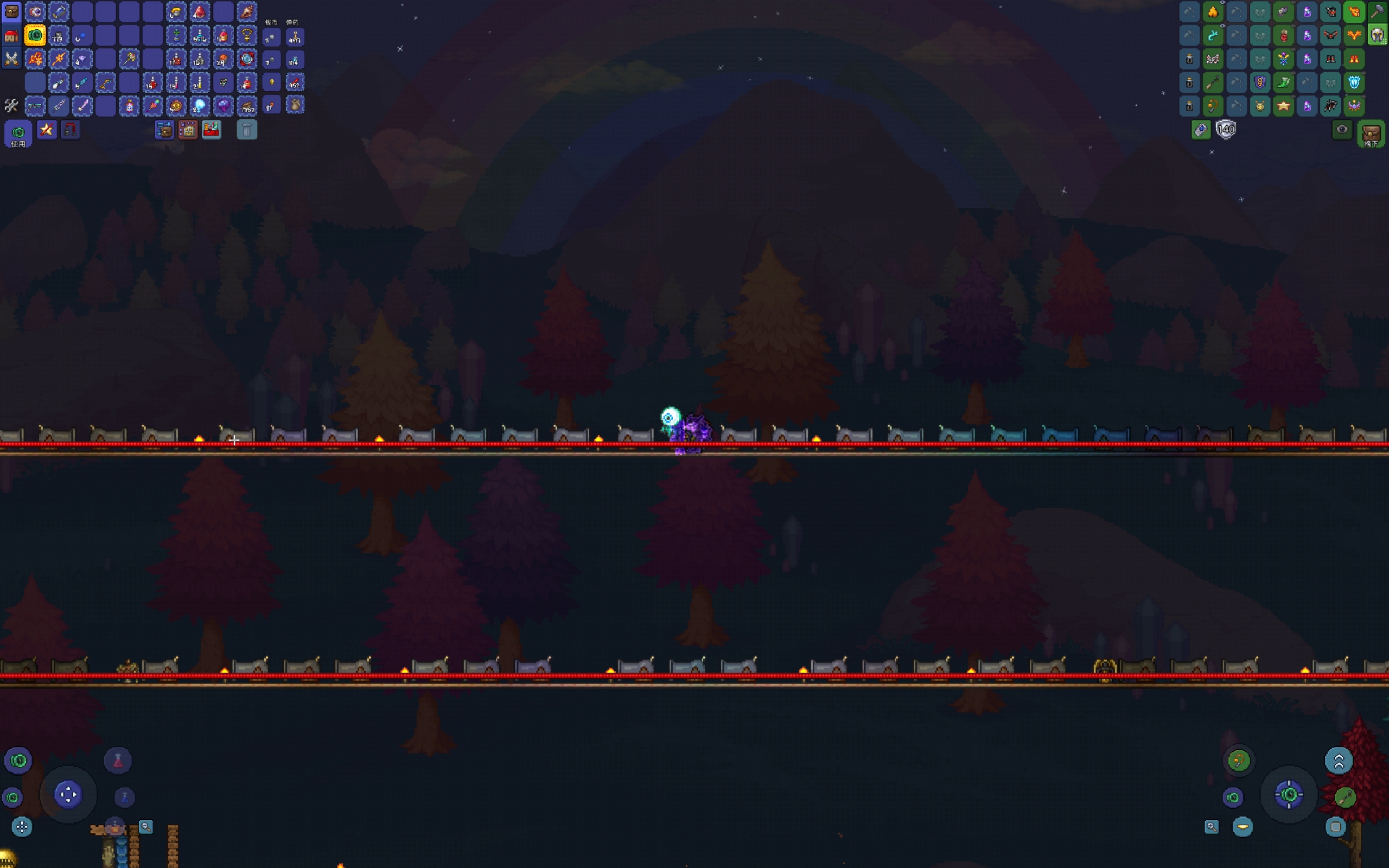The width and height of the screenshot is (1389, 868).
Task: Tap the jump button with double chevrons
Action: click(1339, 761)
